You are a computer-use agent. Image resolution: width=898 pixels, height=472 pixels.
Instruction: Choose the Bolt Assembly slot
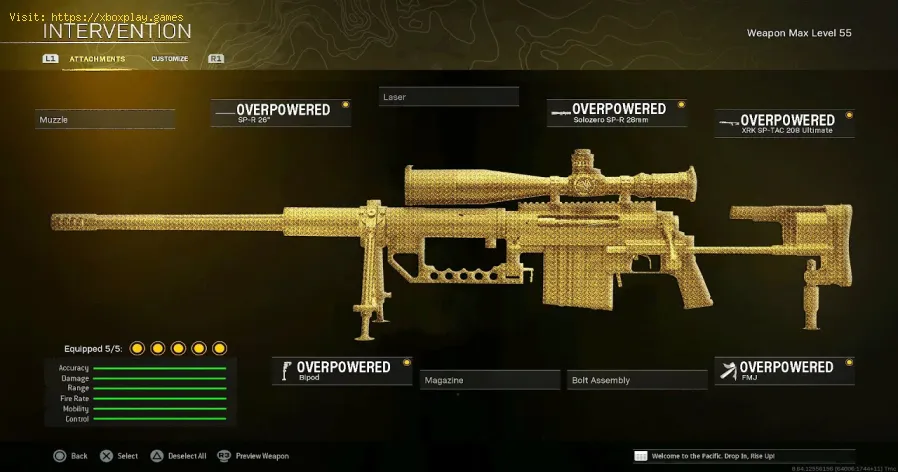click(x=633, y=380)
